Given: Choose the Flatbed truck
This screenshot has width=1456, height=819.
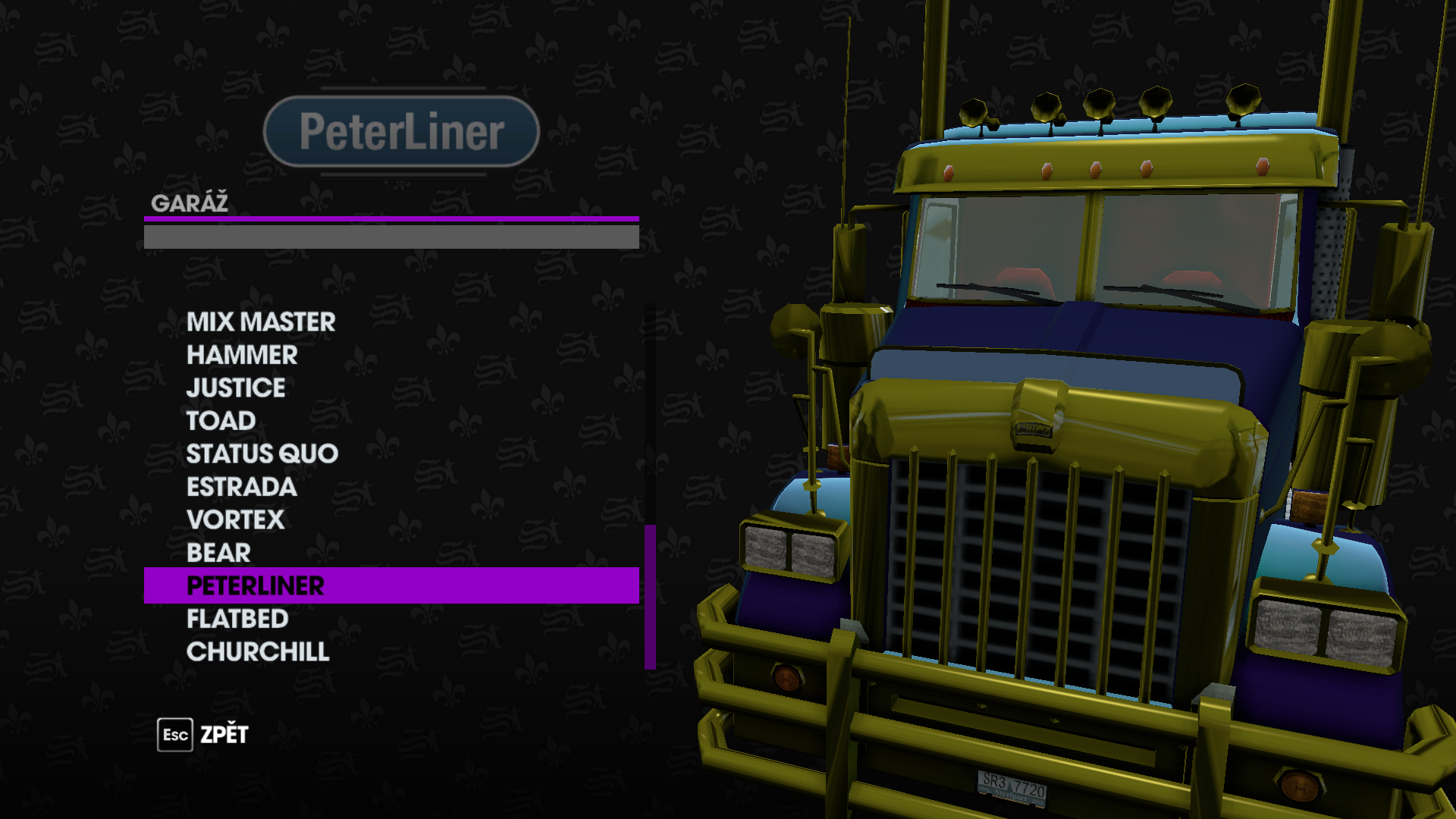Looking at the screenshot, I should coord(237,619).
